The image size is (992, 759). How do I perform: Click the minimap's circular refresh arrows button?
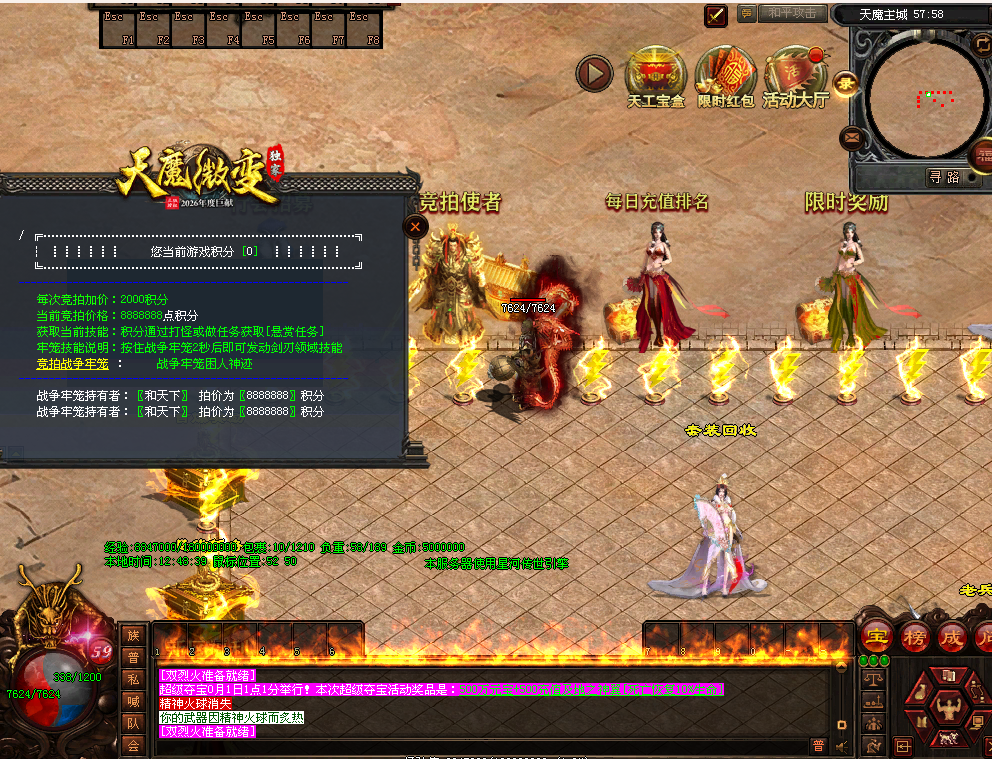[x=981, y=43]
